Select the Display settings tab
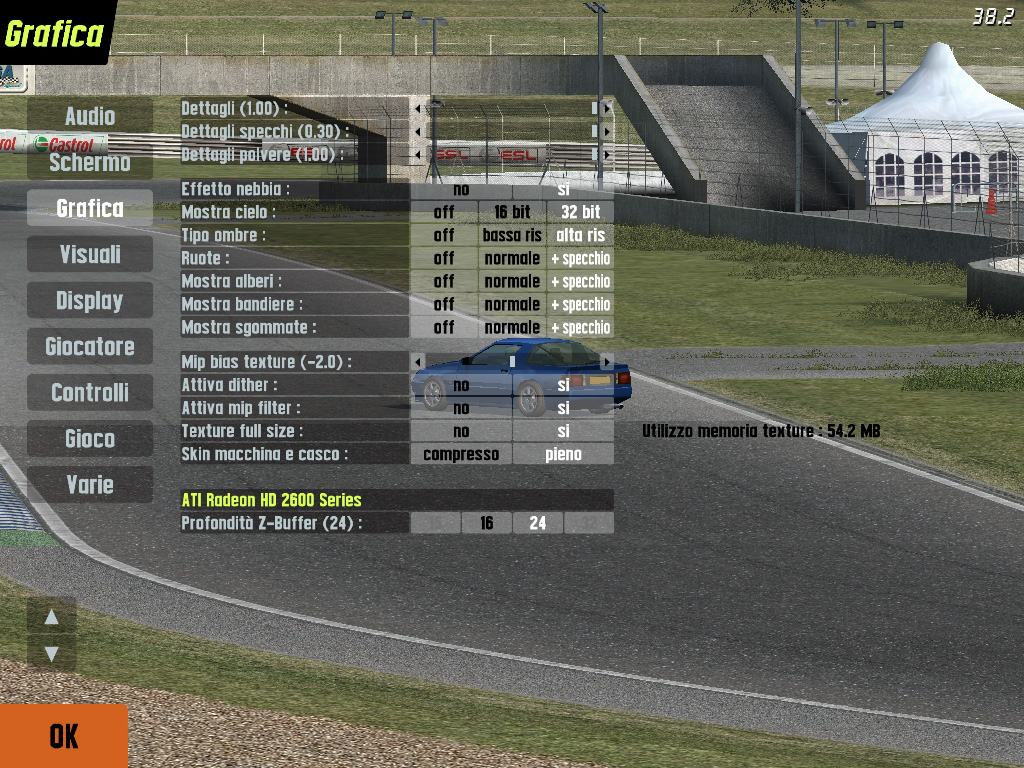 pyautogui.click(x=90, y=300)
